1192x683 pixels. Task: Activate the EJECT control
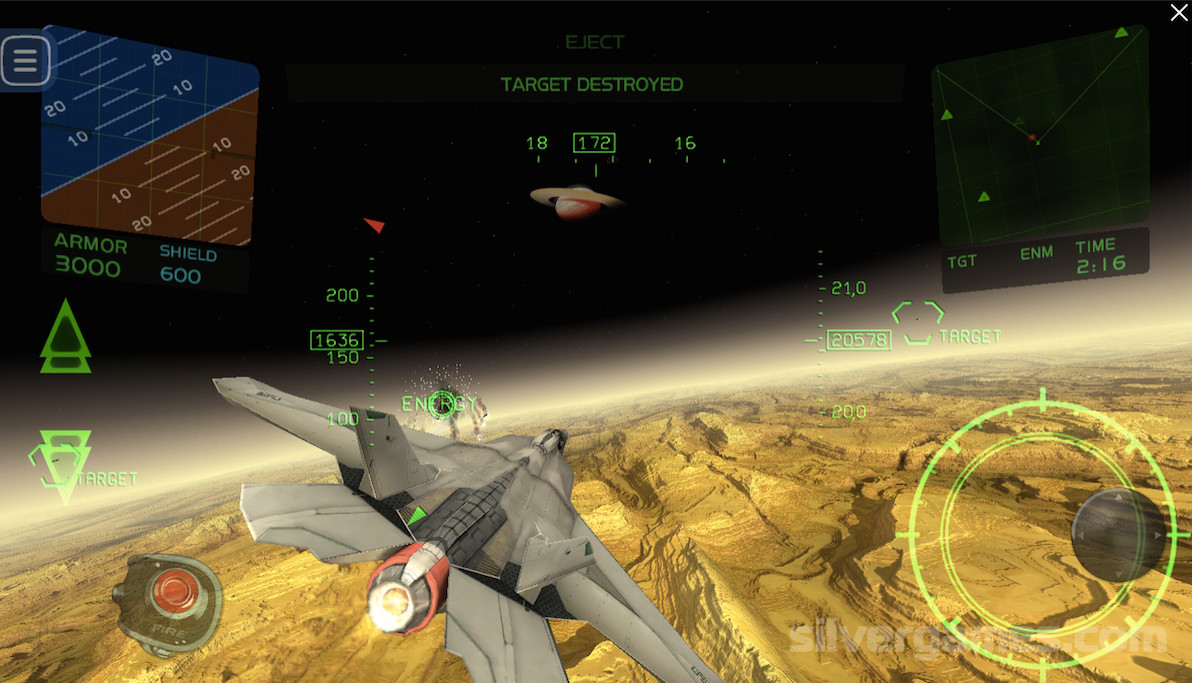click(594, 42)
